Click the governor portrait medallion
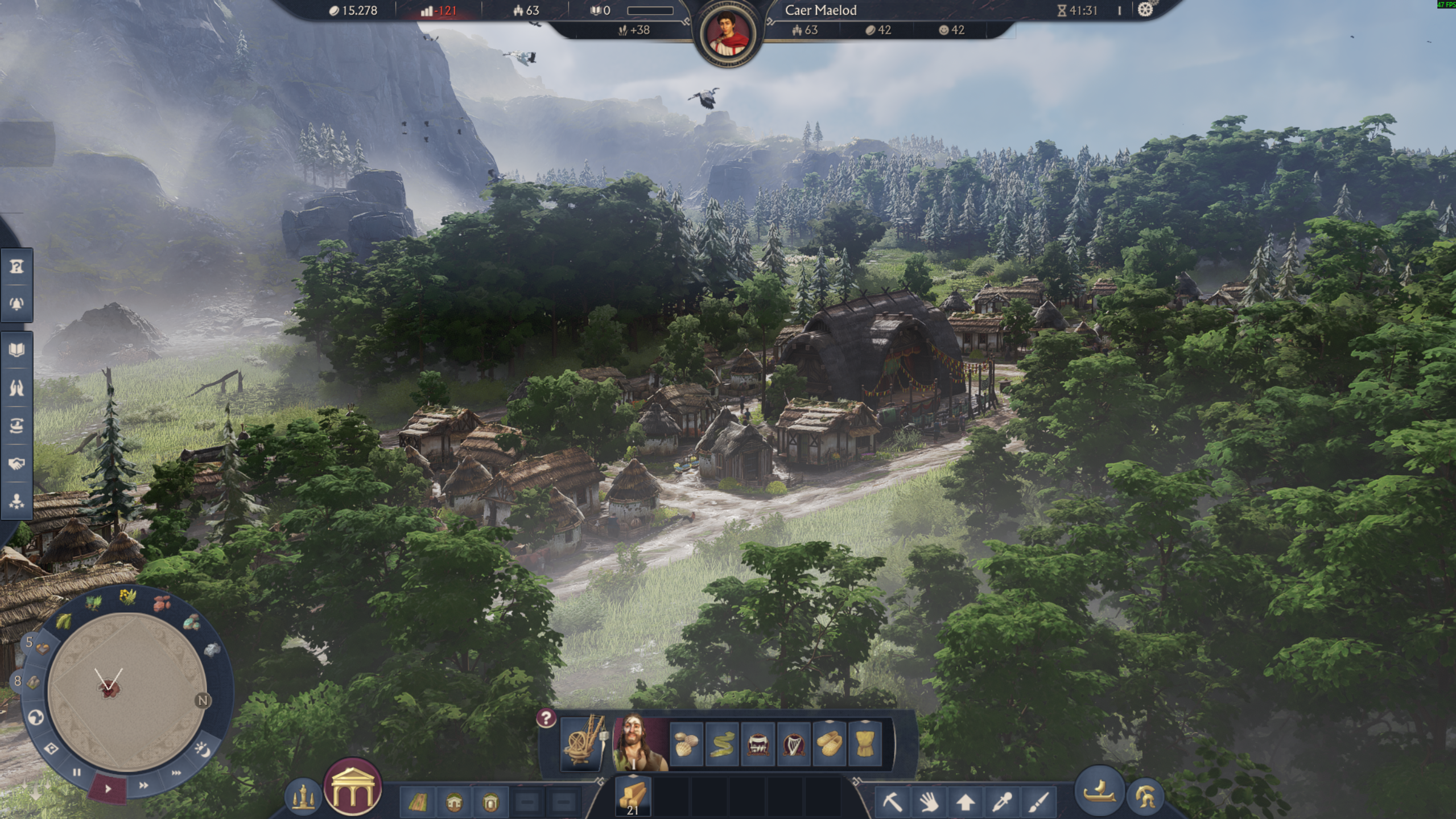The width and height of the screenshot is (1456, 819). 728,34
